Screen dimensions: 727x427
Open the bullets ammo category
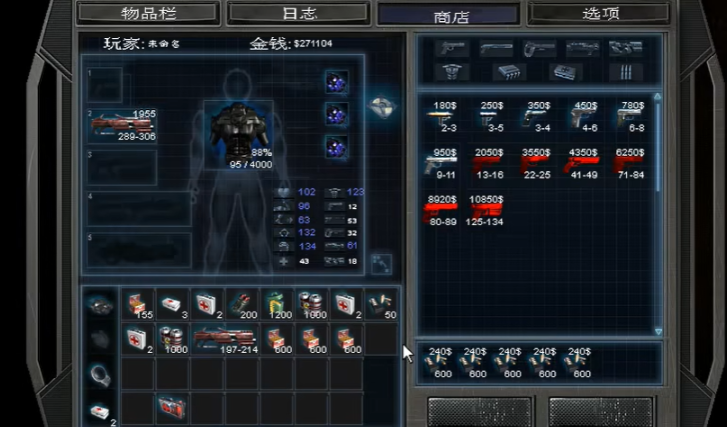tap(627, 71)
